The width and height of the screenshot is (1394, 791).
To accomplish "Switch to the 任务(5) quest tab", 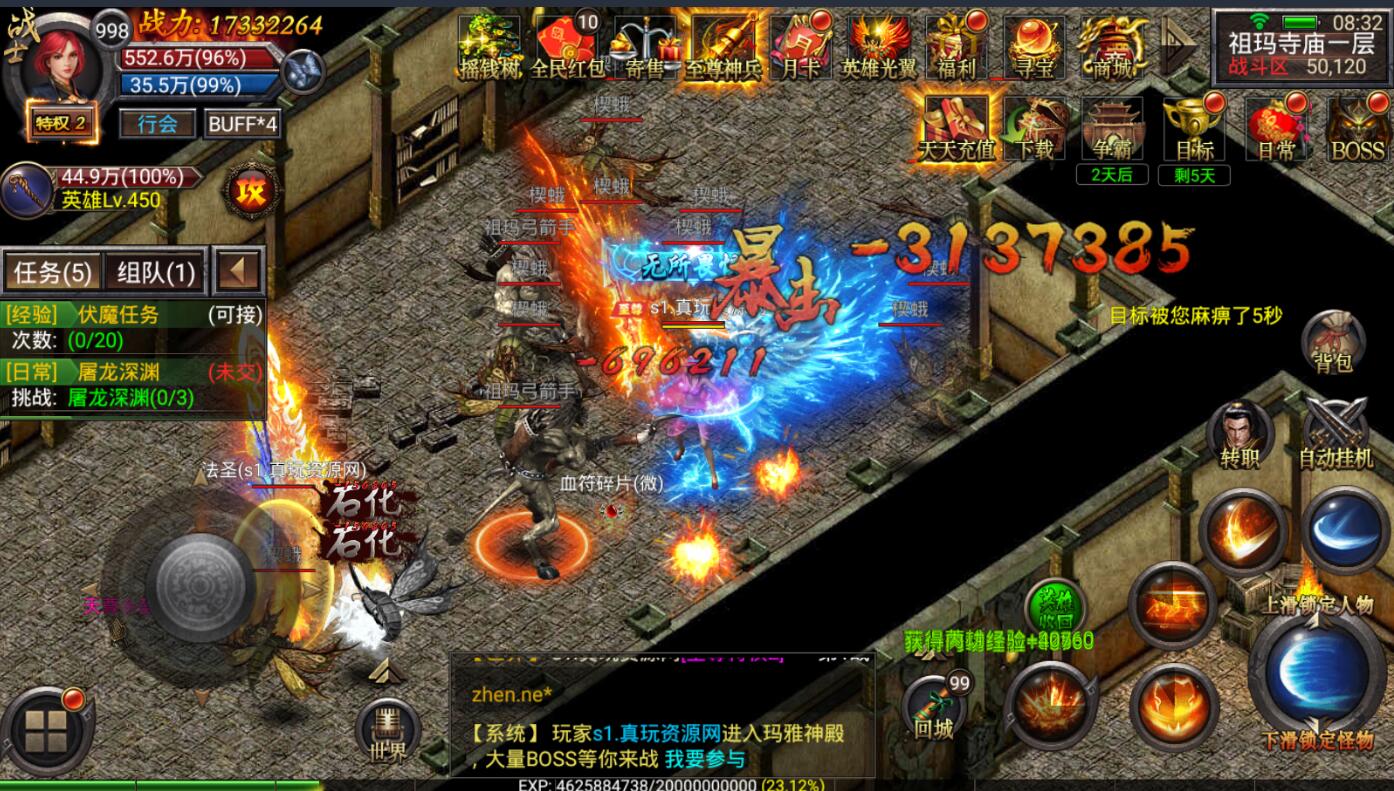I will pyautogui.click(x=53, y=272).
